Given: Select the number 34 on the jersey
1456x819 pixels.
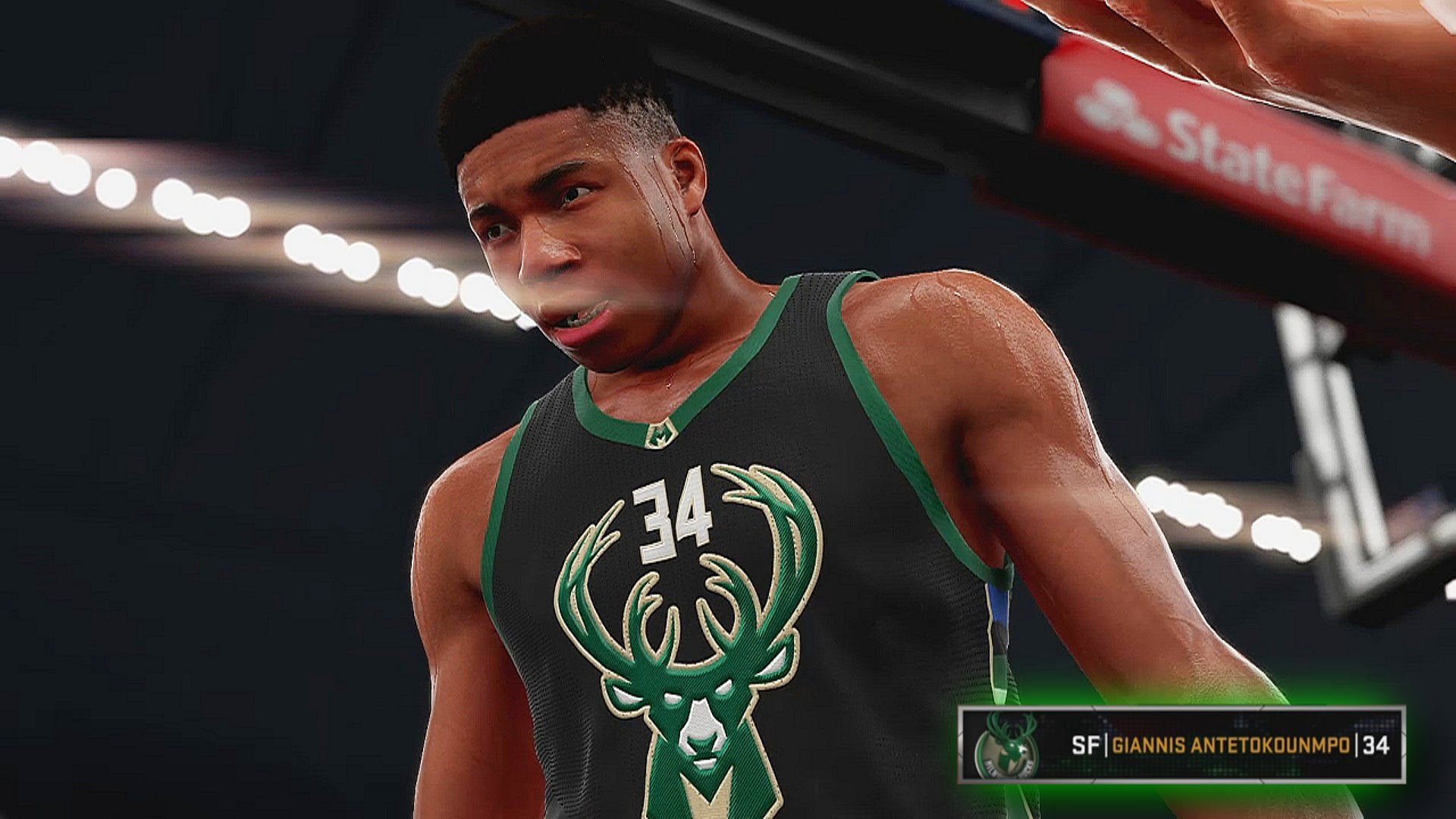Looking at the screenshot, I should pyautogui.click(x=671, y=516).
